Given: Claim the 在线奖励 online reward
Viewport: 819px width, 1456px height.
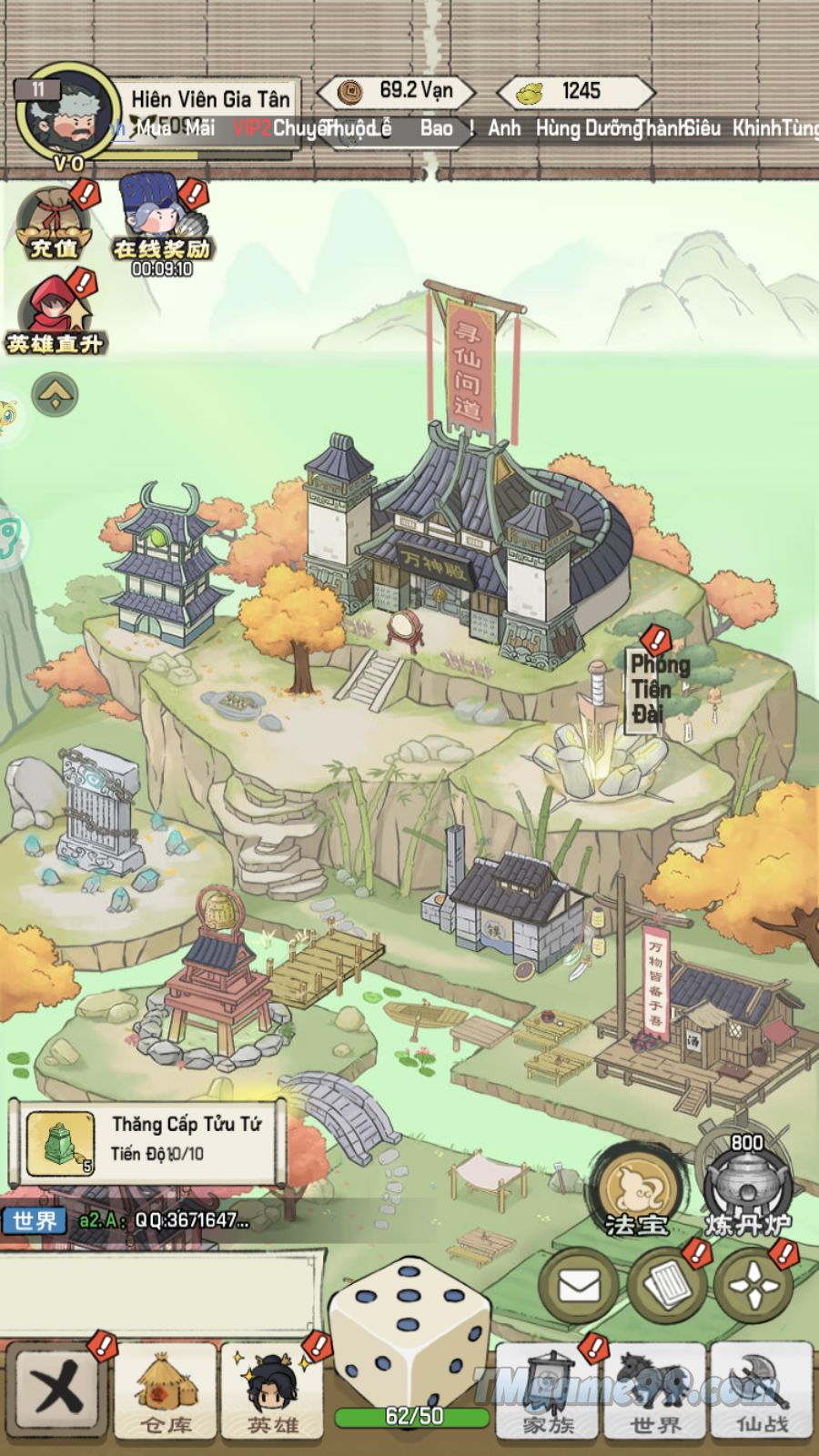Looking at the screenshot, I should (x=161, y=225).
